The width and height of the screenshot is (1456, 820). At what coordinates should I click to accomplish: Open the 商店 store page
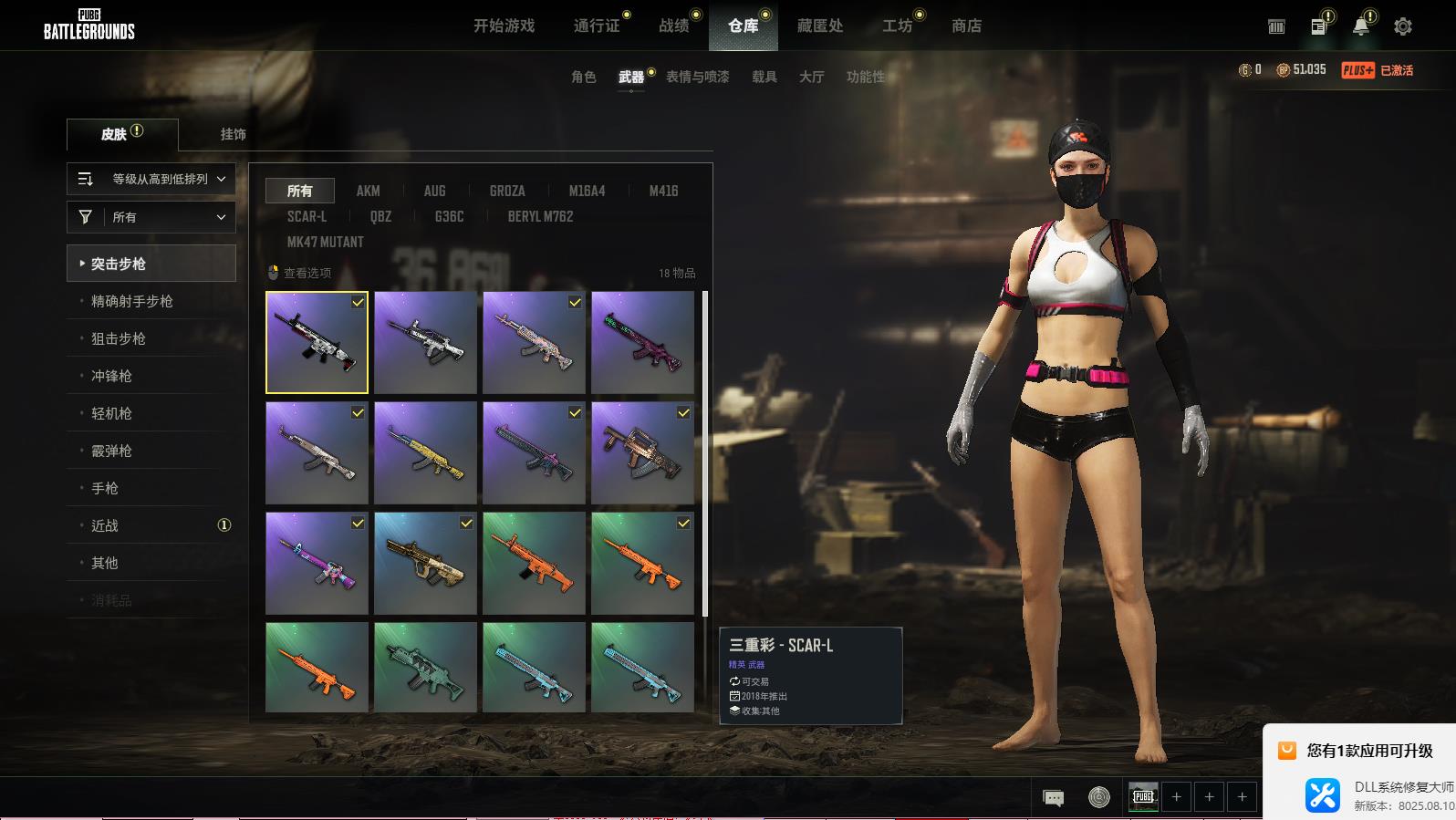coord(966,26)
